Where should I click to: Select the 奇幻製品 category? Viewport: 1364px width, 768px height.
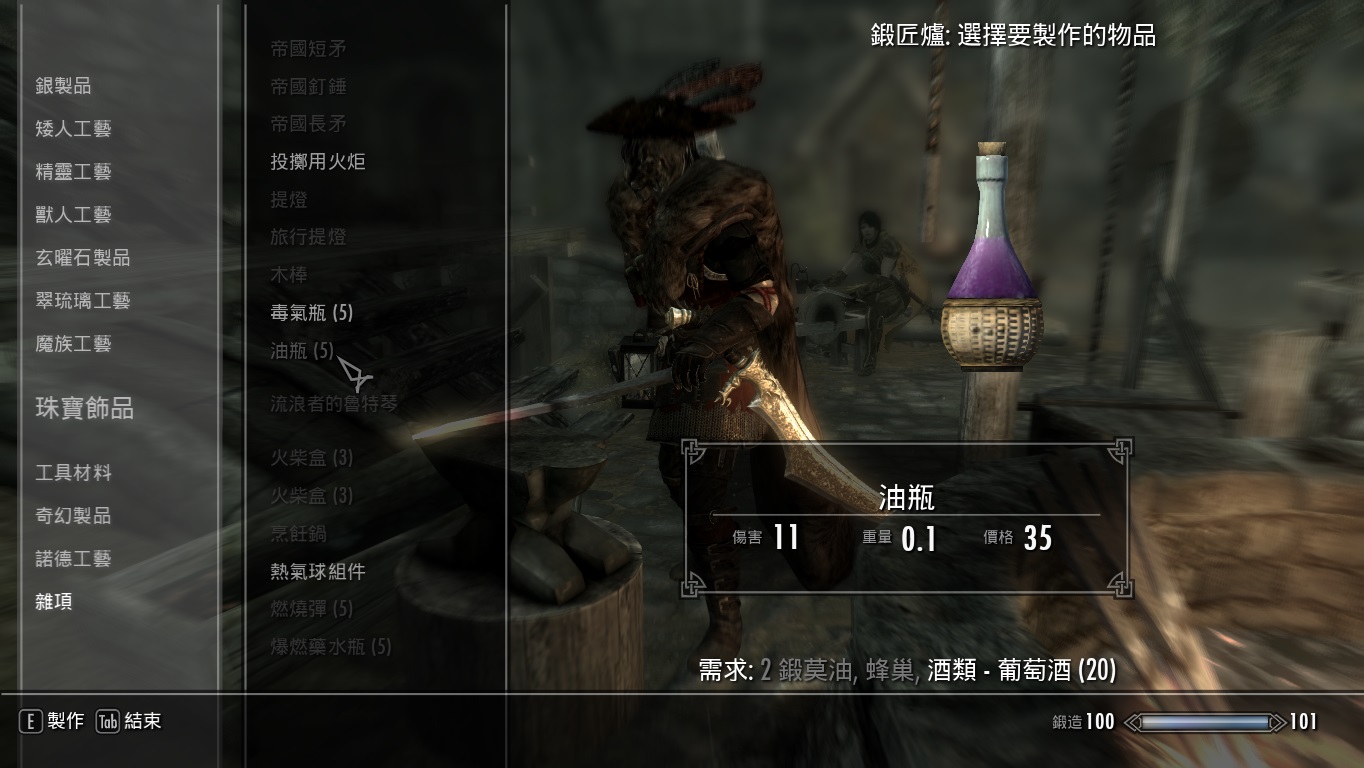[66, 516]
